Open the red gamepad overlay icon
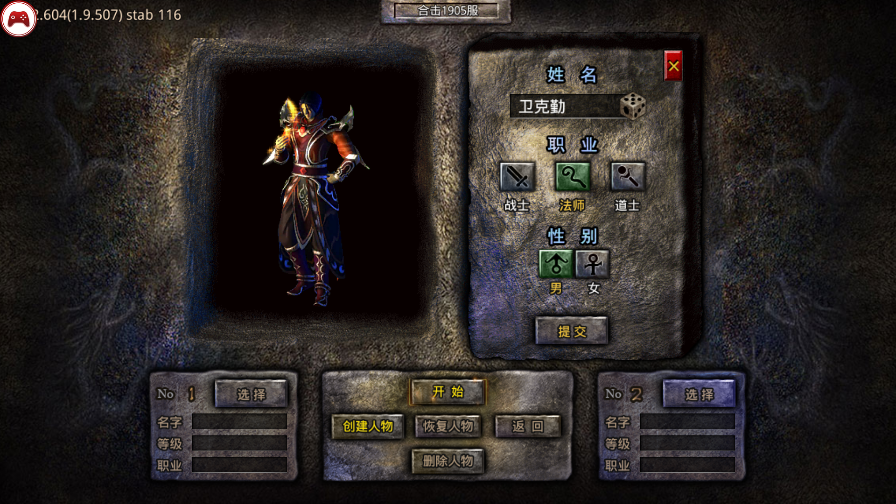 (x=18, y=18)
